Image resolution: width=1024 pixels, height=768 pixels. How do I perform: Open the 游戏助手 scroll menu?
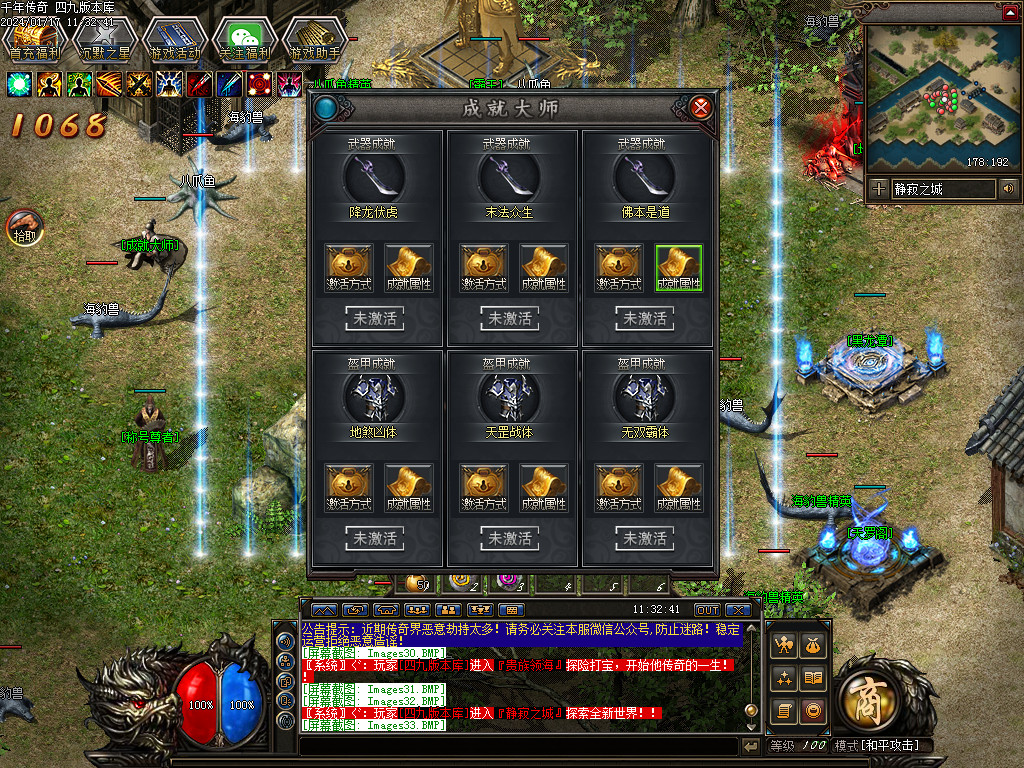point(315,39)
